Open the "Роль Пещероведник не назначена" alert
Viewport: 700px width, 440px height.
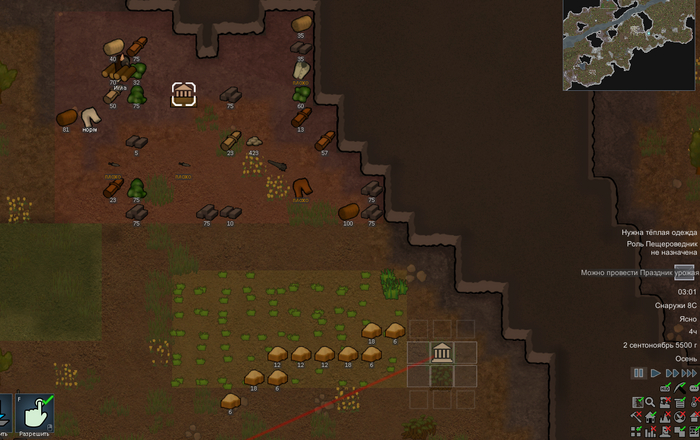tap(660, 248)
